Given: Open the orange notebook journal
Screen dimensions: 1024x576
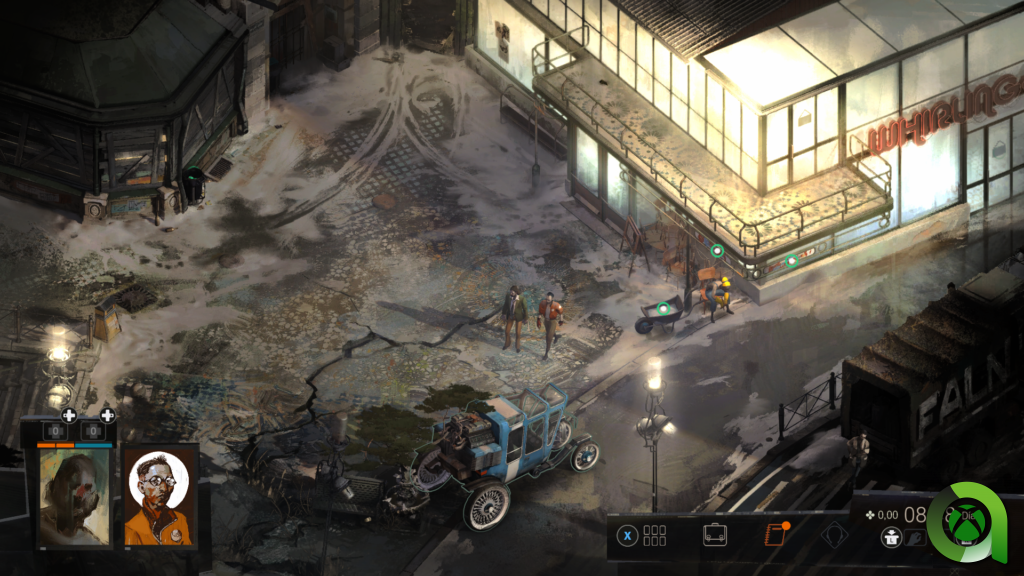Looking at the screenshot, I should click(x=775, y=534).
